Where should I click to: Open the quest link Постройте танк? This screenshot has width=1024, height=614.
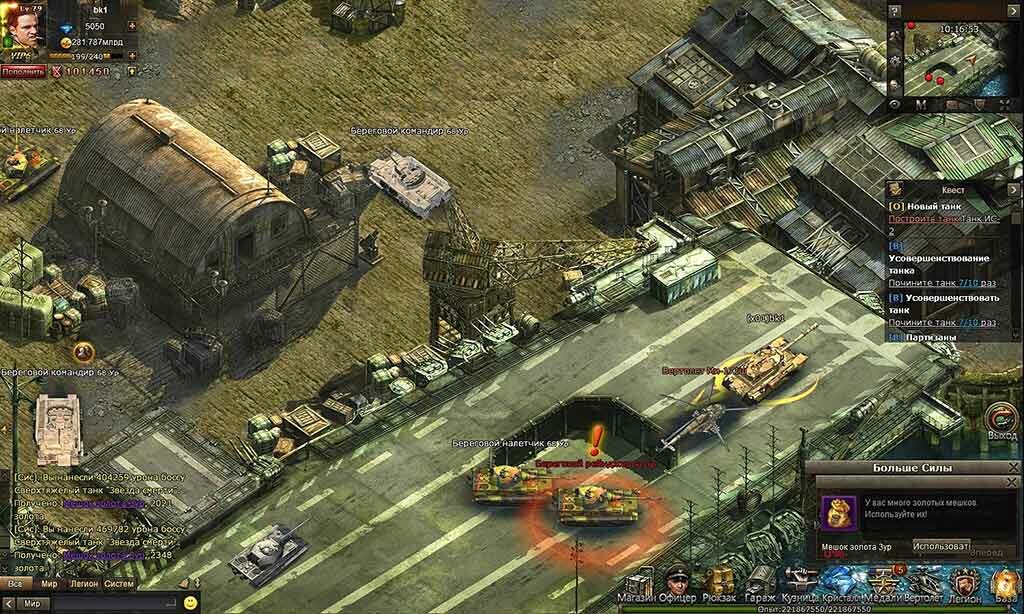tap(933, 218)
